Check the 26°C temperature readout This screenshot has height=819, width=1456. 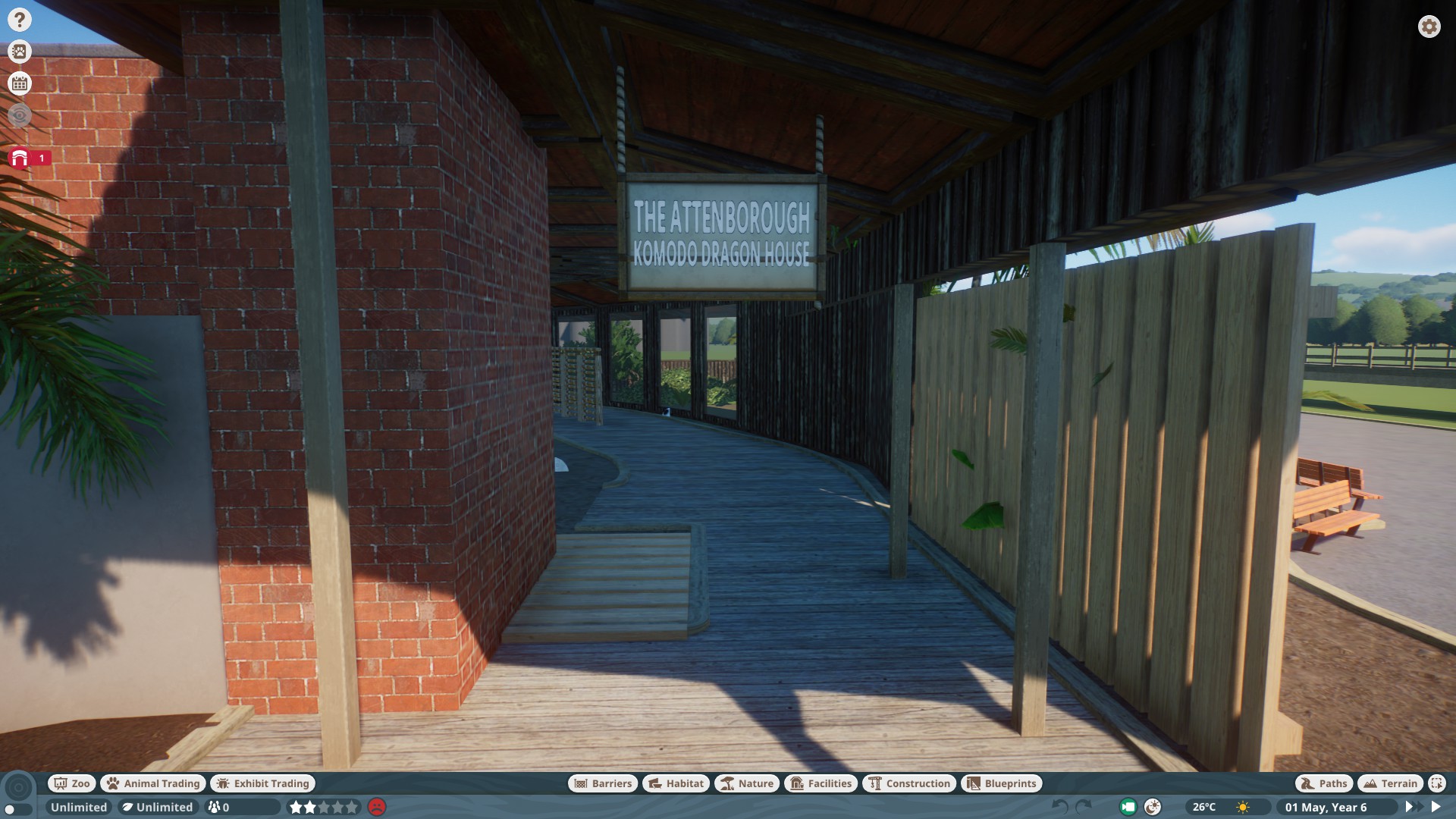click(x=1204, y=808)
